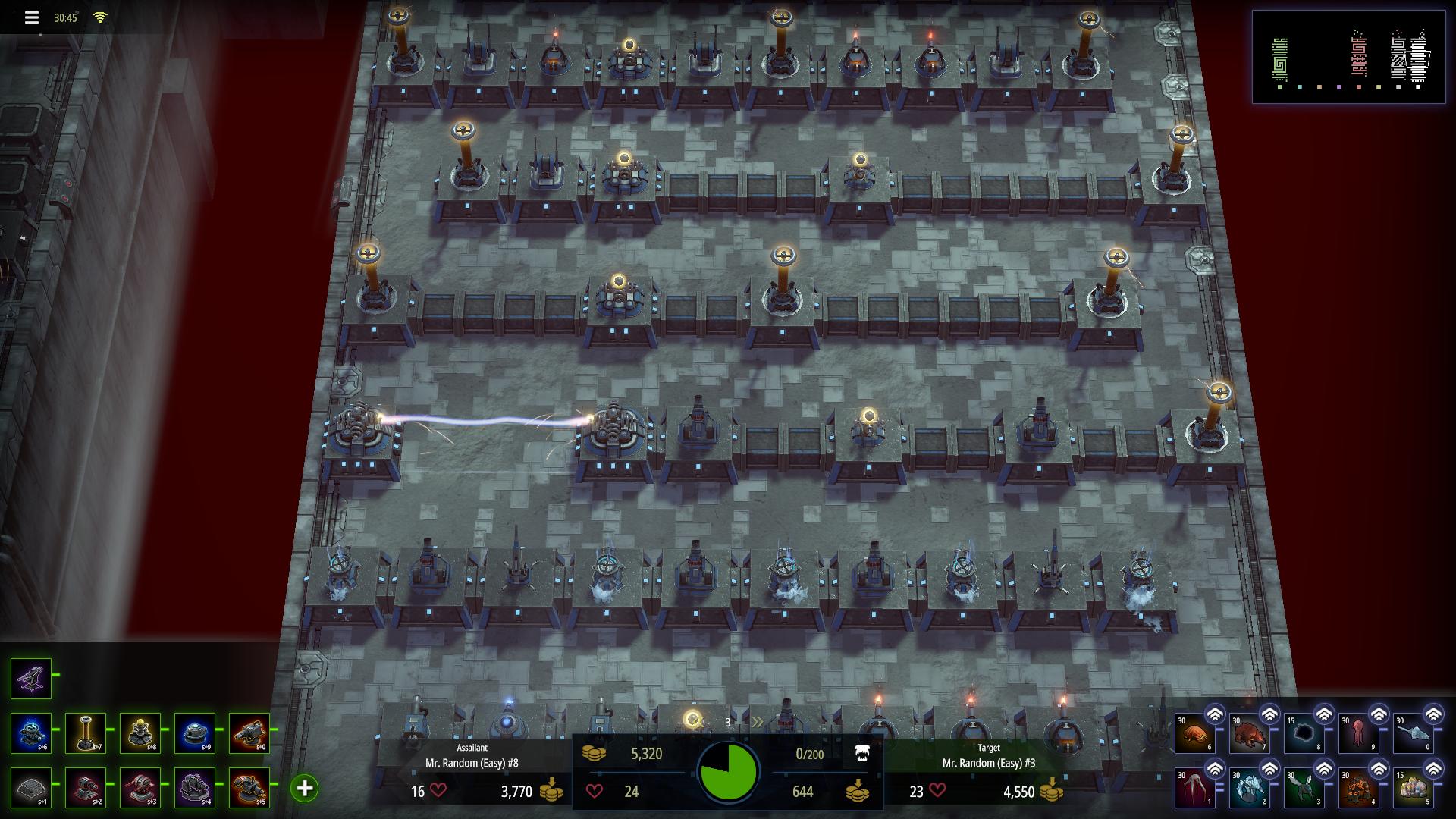The image size is (1456, 819).
Task: Send the winged insect creature
Action: coord(1304,789)
